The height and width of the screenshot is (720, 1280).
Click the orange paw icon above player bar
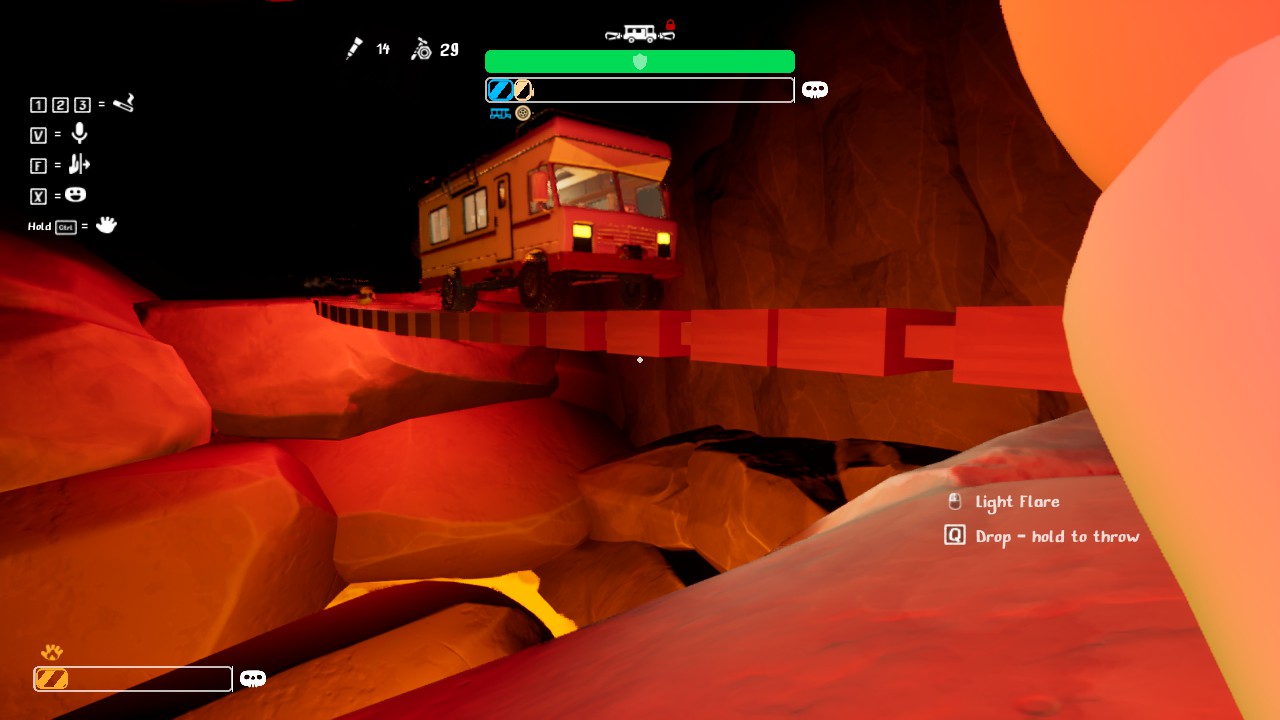51,653
